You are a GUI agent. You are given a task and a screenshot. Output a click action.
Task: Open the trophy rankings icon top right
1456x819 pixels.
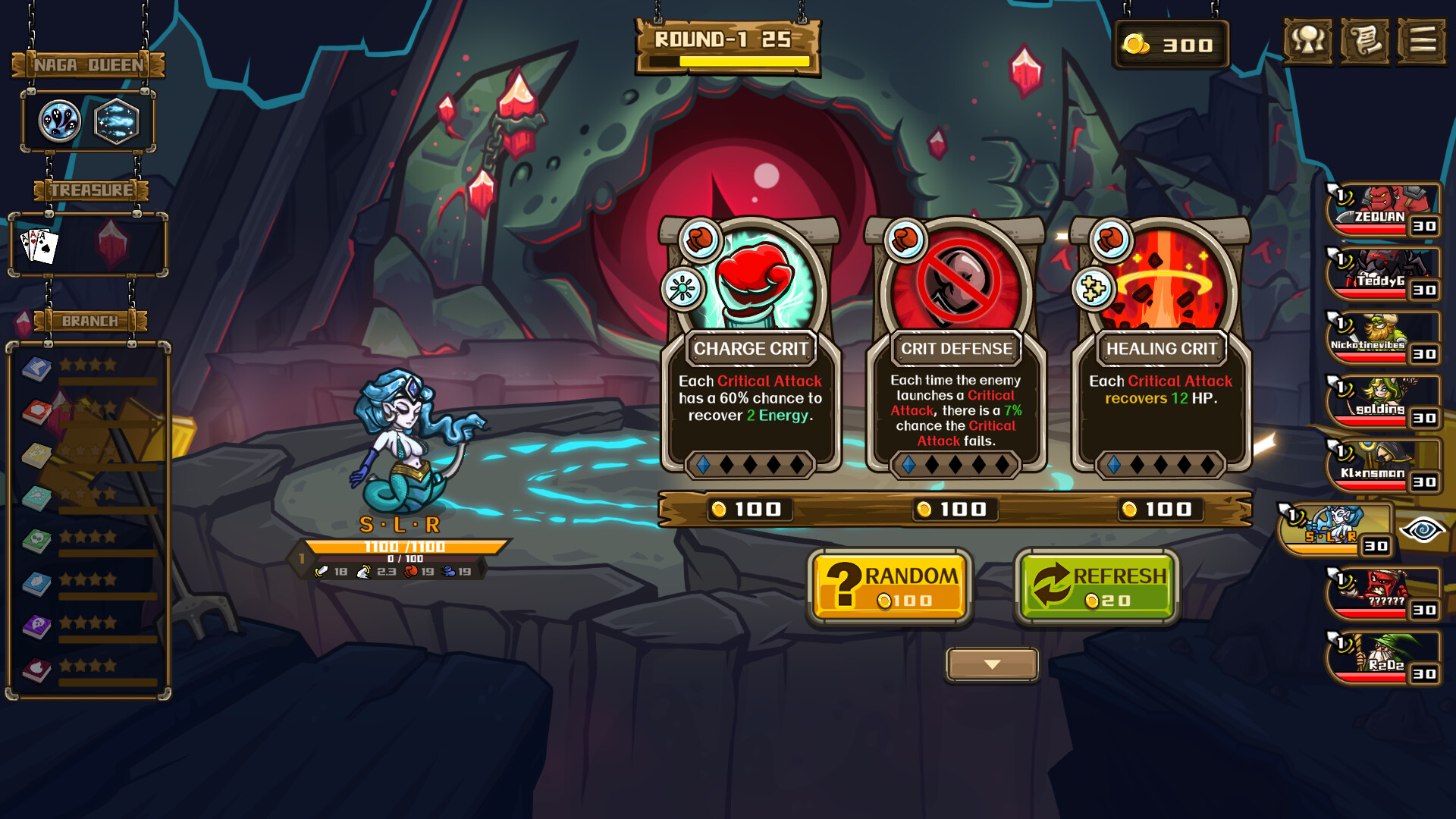(1310, 42)
